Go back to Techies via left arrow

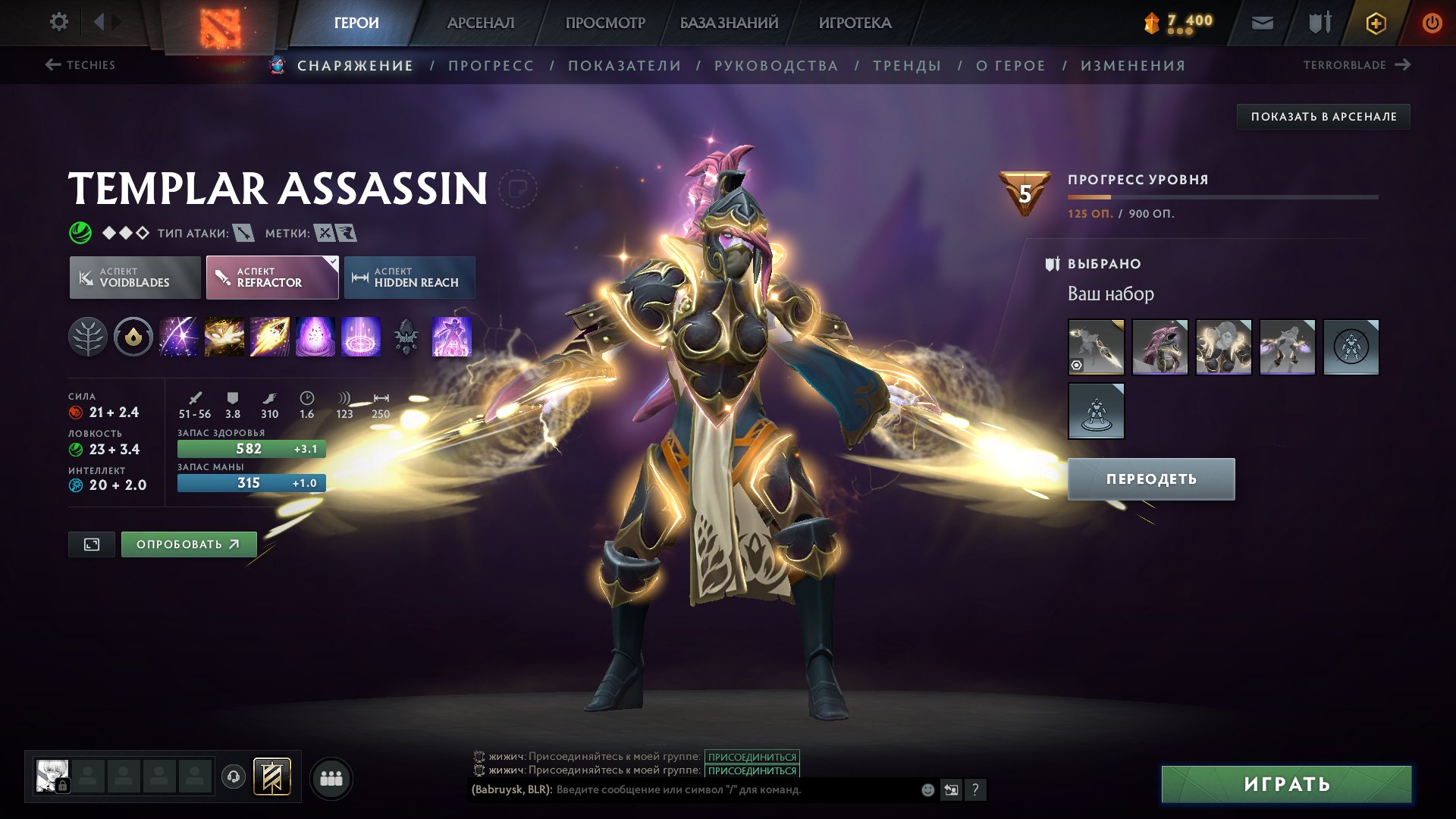pyautogui.click(x=52, y=65)
